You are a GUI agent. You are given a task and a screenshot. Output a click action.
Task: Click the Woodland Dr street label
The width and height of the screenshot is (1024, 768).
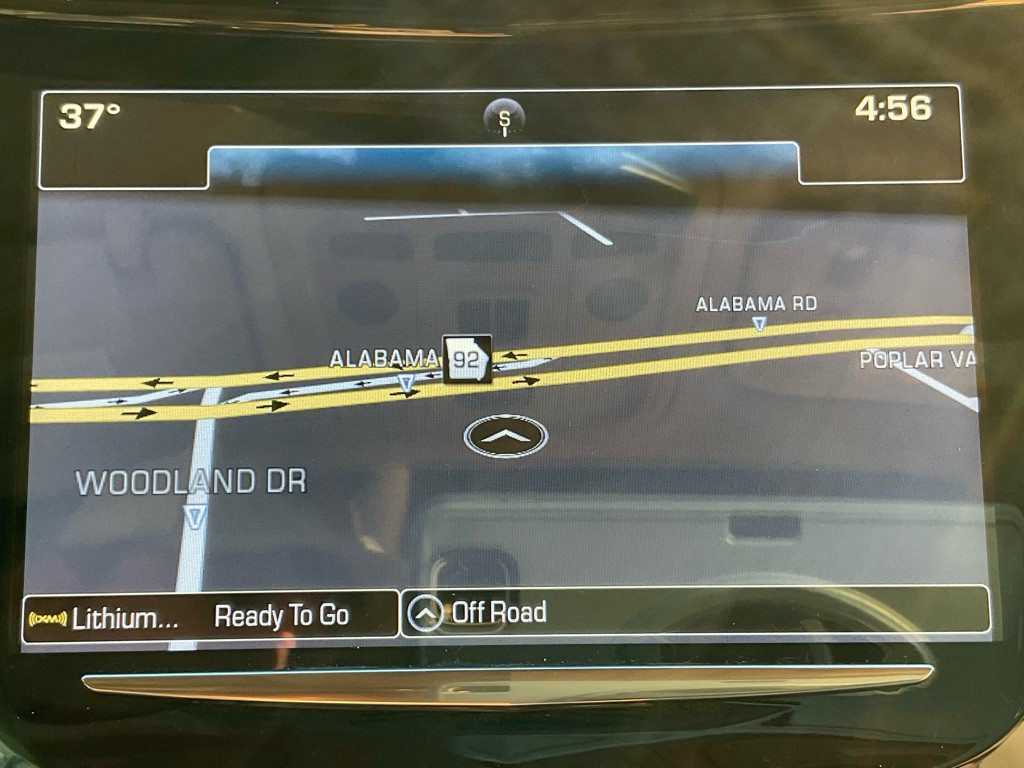click(x=191, y=483)
